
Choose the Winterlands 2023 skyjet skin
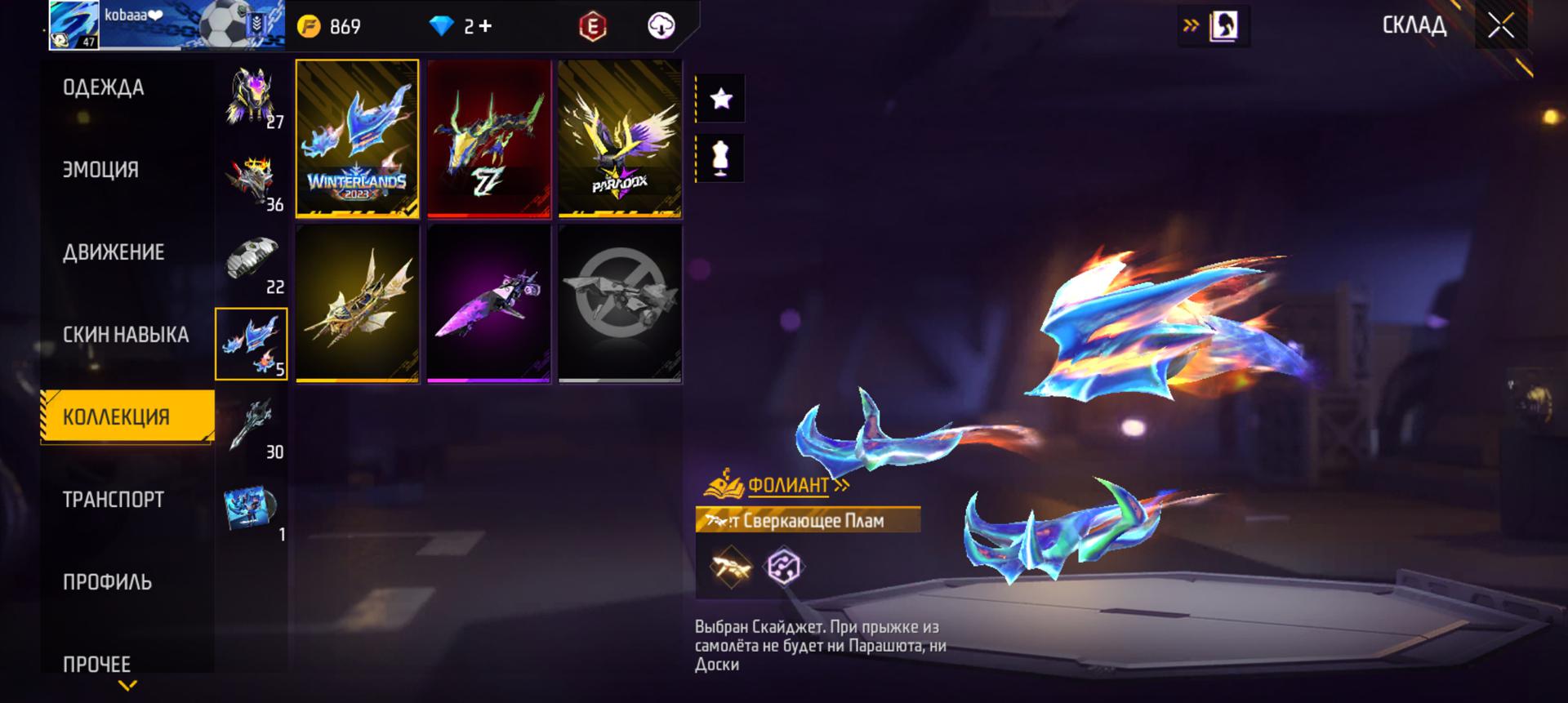click(358, 139)
